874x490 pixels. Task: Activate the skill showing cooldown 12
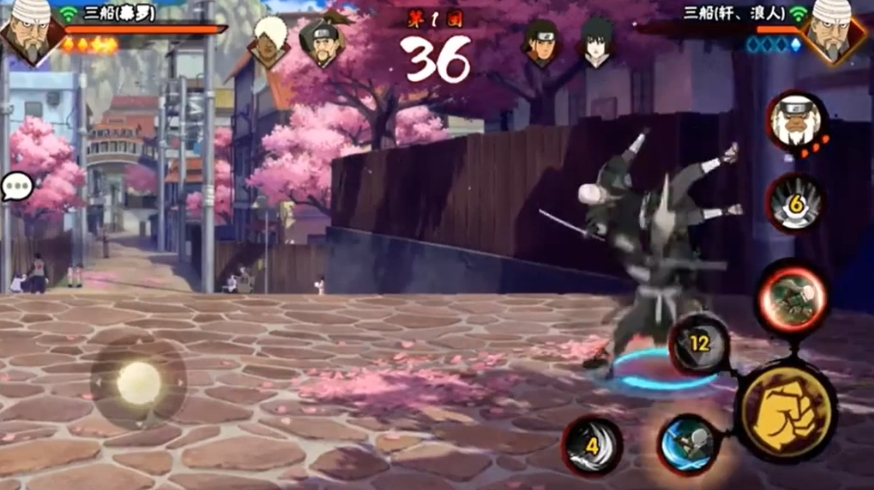(699, 345)
